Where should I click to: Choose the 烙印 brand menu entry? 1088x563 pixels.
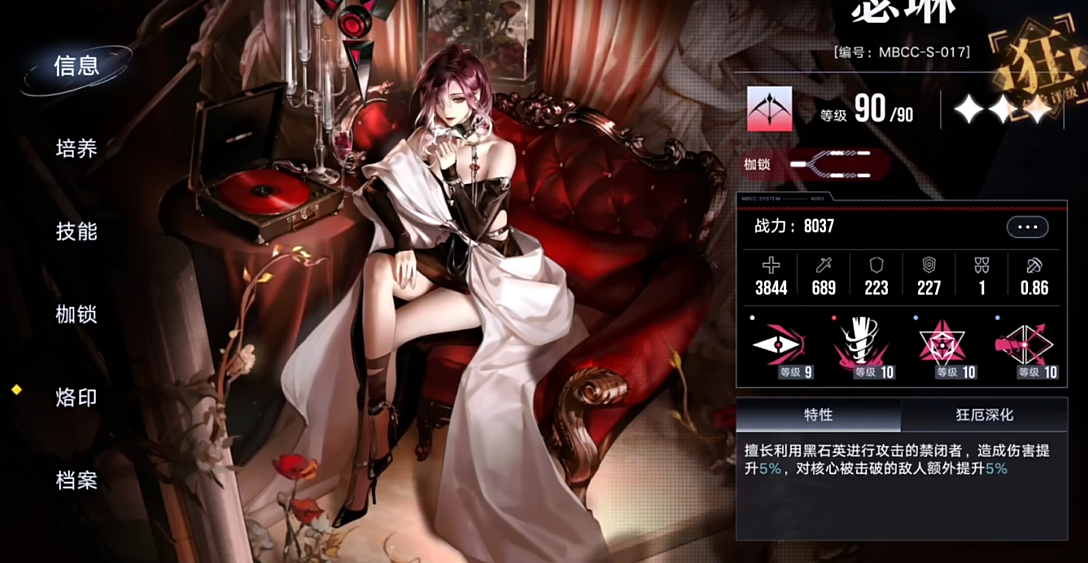77,397
